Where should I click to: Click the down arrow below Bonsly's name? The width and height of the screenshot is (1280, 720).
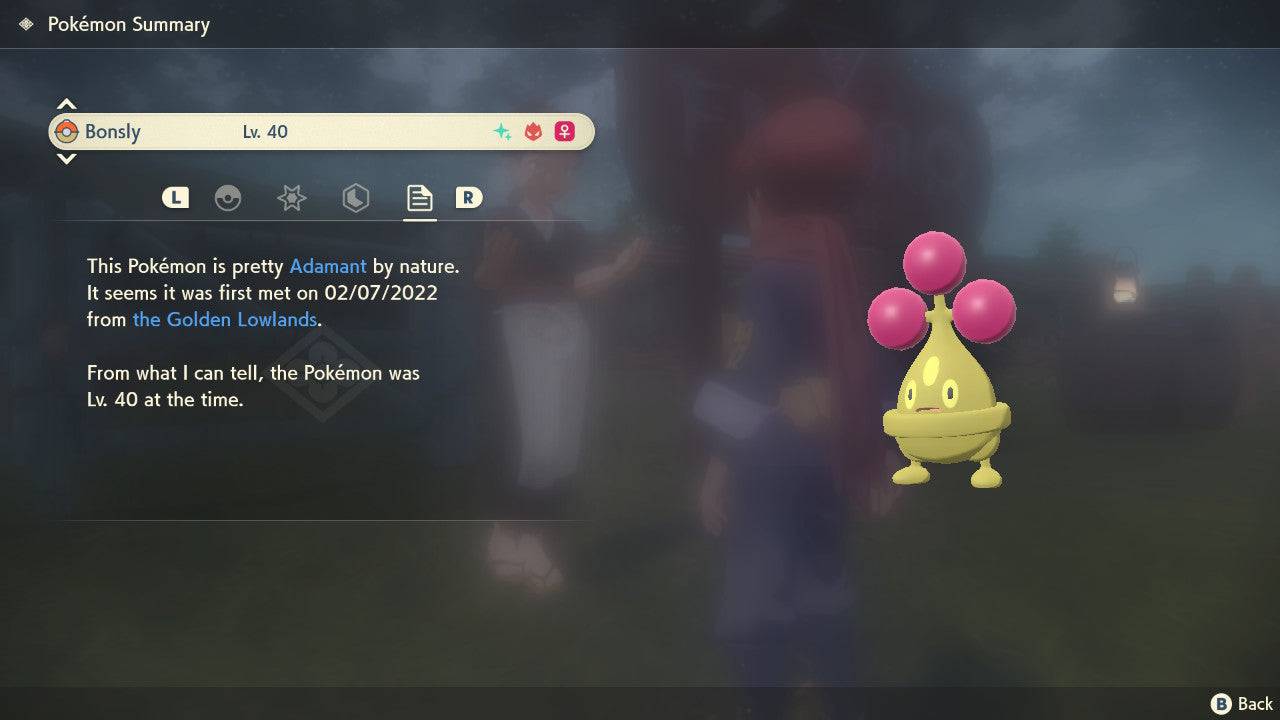pos(66,158)
